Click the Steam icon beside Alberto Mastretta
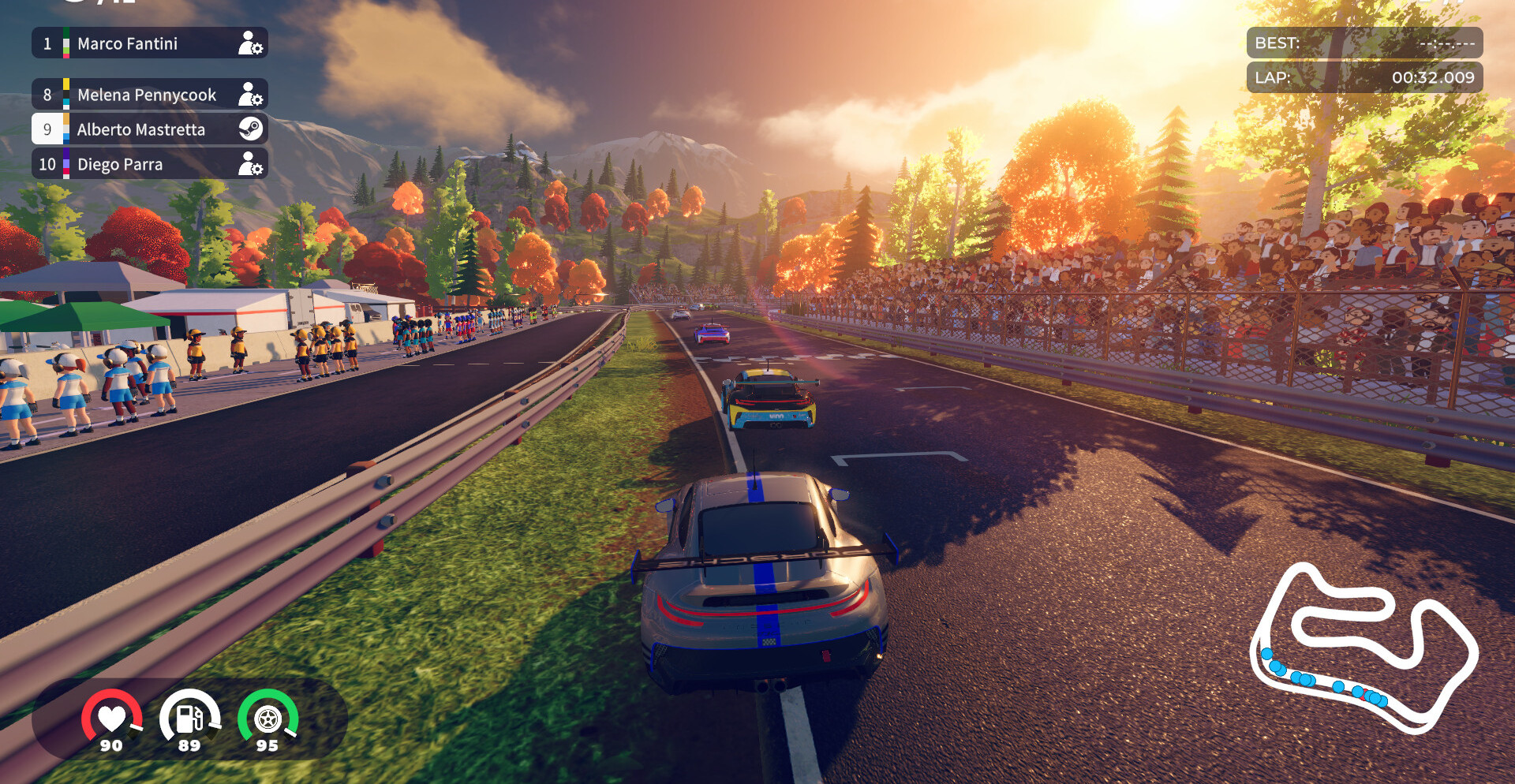This screenshot has height=784, width=1515. point(251,129)
